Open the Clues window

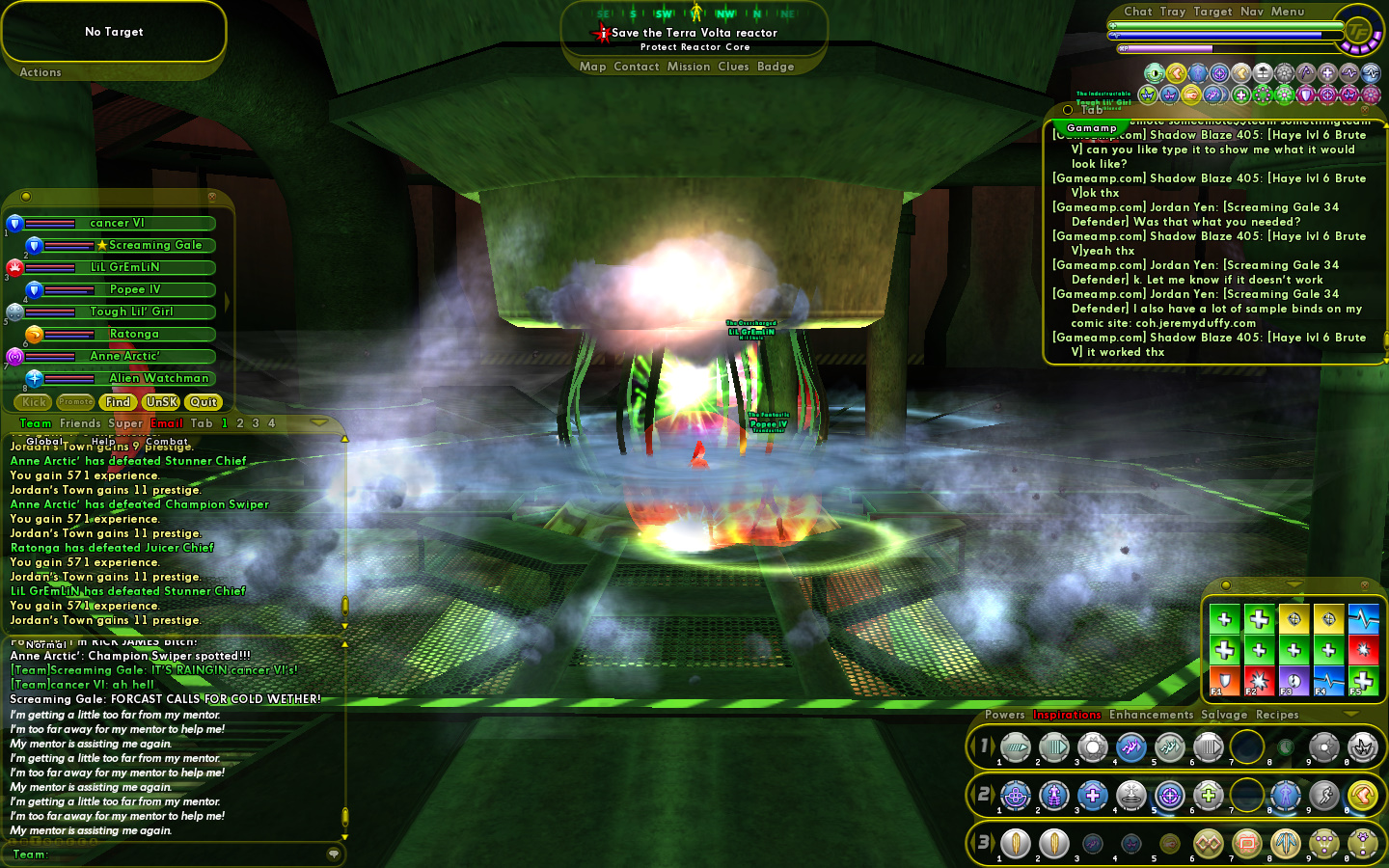click(733, 67)
